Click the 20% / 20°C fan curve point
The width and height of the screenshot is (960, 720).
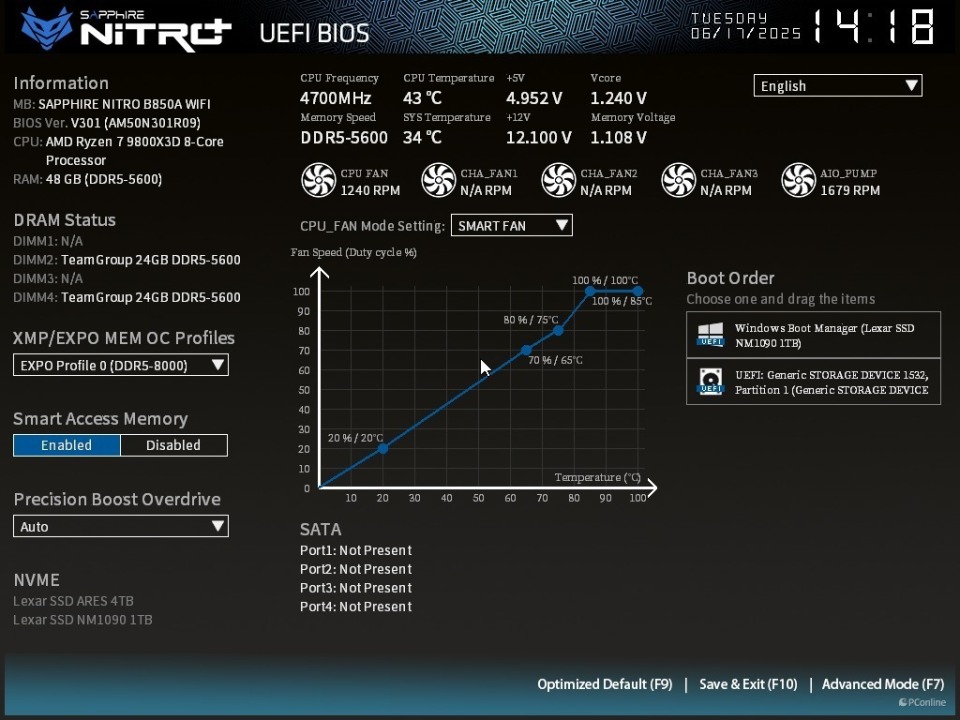383,449
